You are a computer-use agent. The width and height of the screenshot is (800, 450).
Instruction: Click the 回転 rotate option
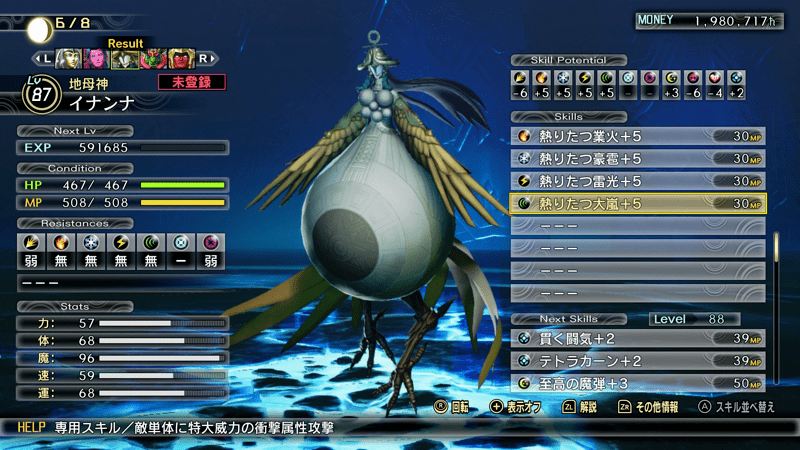455,408
